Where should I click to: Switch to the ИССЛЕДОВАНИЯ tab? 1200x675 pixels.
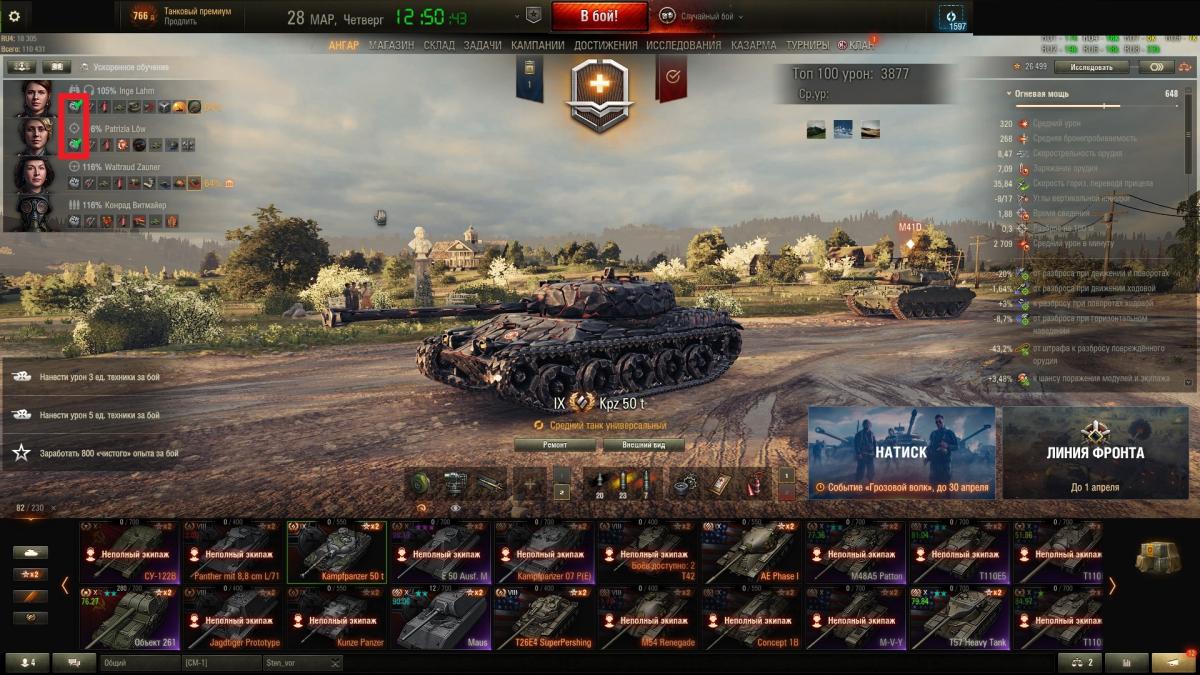click(683, 45)
